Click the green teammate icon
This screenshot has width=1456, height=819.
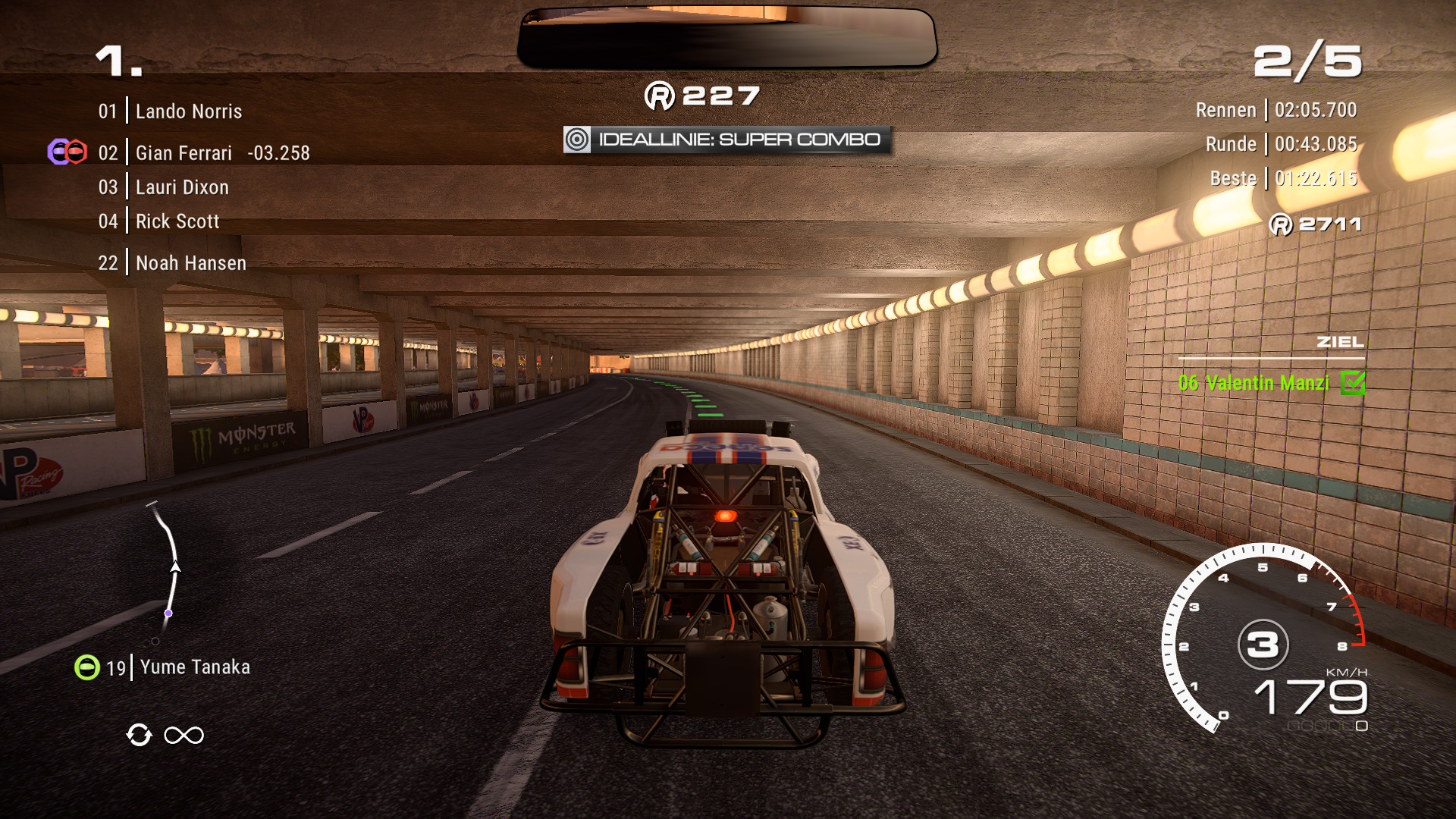click(87, 667)
